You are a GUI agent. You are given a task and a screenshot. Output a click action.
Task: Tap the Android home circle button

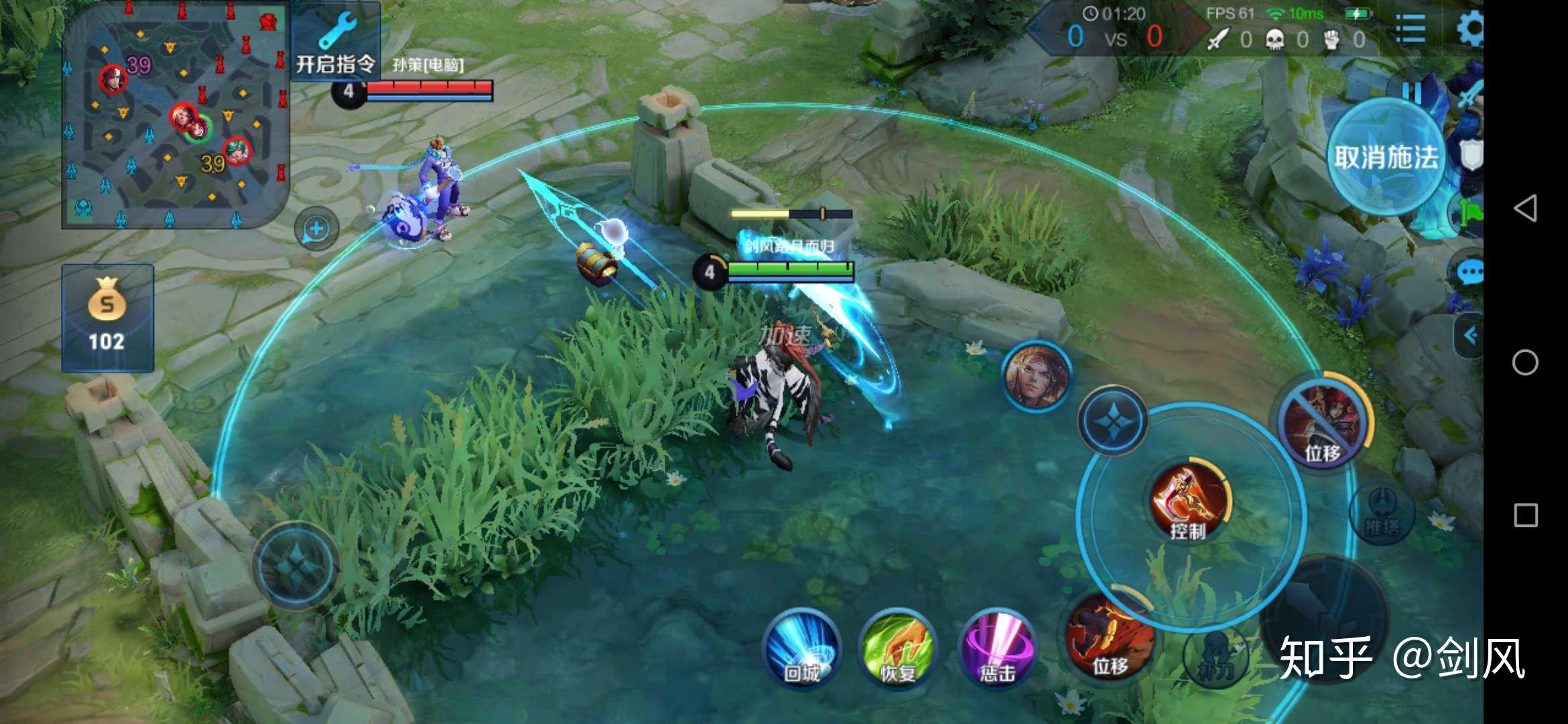(1525, 363)
